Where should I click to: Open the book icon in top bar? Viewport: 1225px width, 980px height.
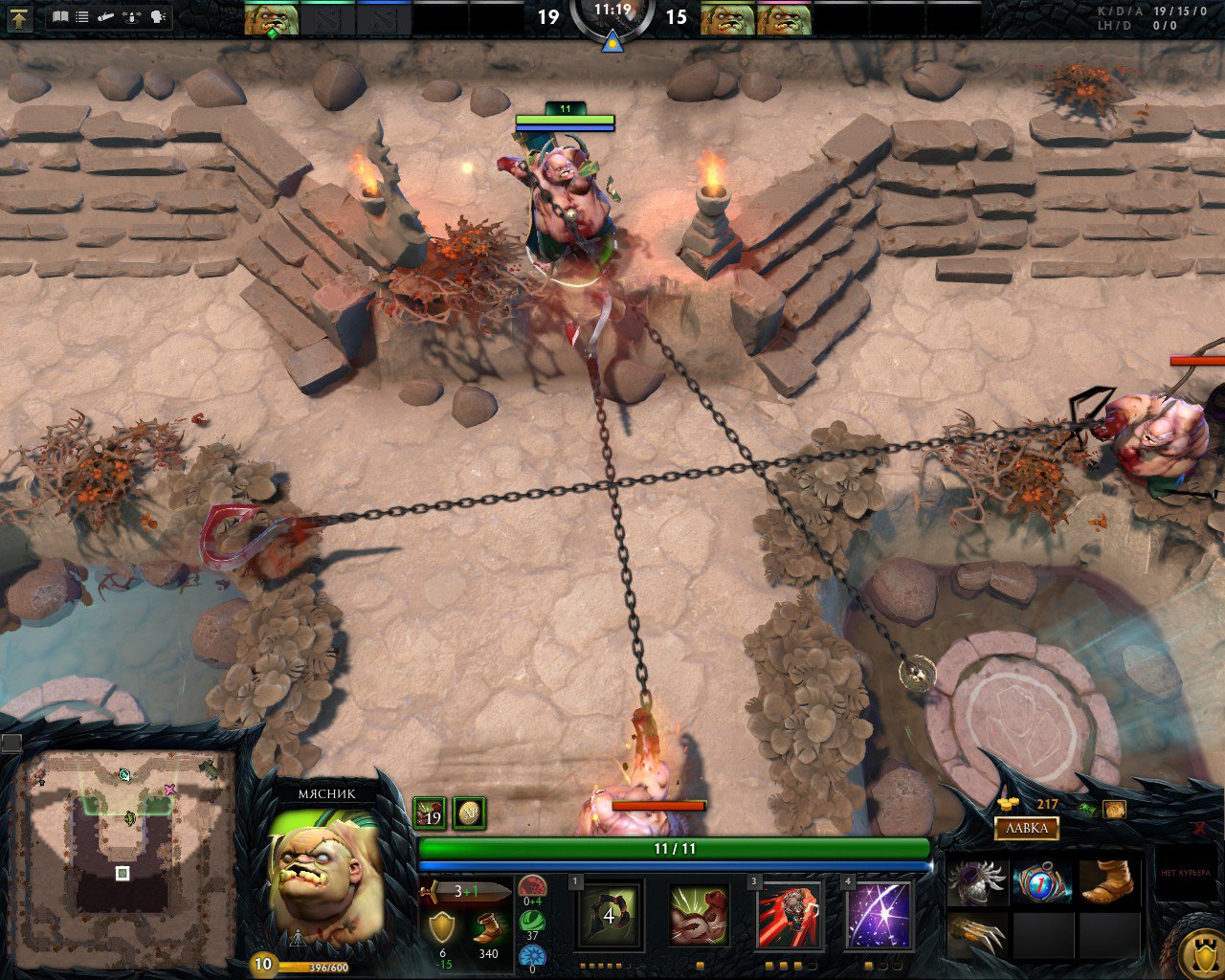click(60, 16)
